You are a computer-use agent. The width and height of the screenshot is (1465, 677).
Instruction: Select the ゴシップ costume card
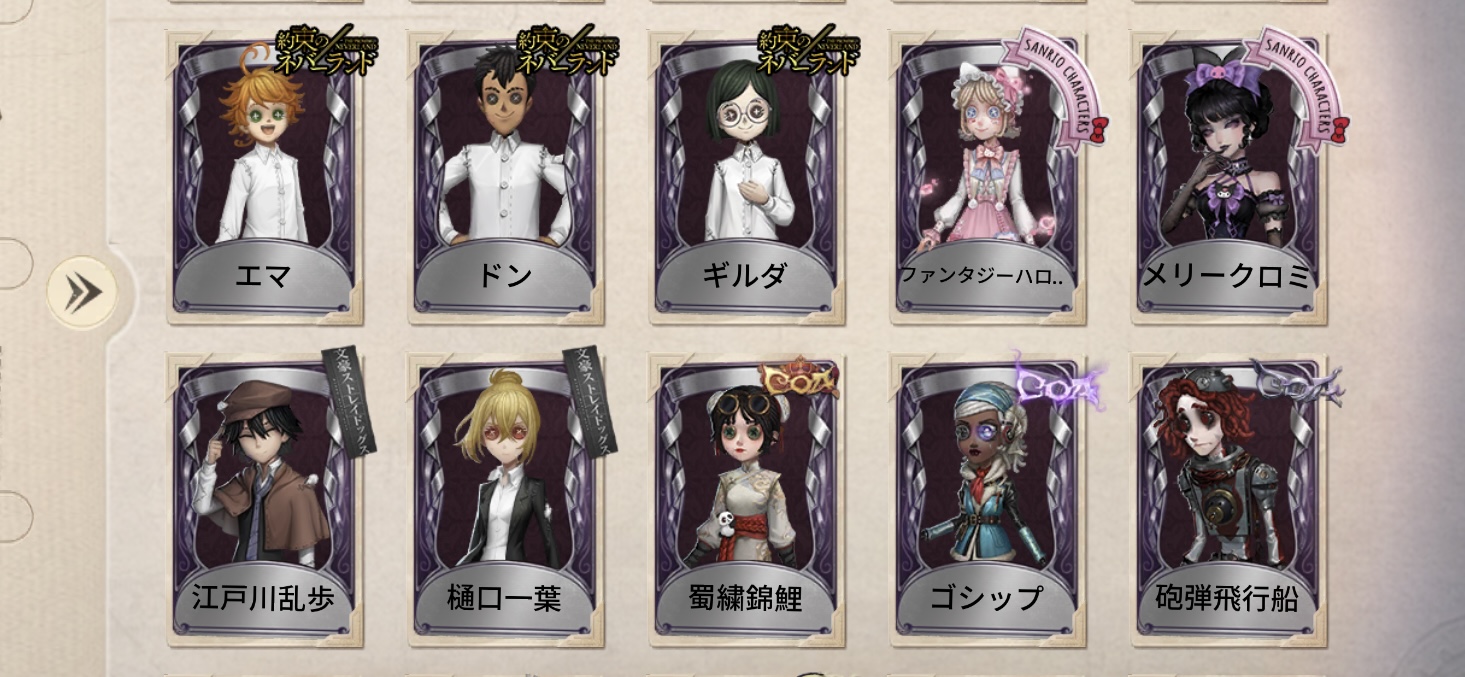click(987, 500)
